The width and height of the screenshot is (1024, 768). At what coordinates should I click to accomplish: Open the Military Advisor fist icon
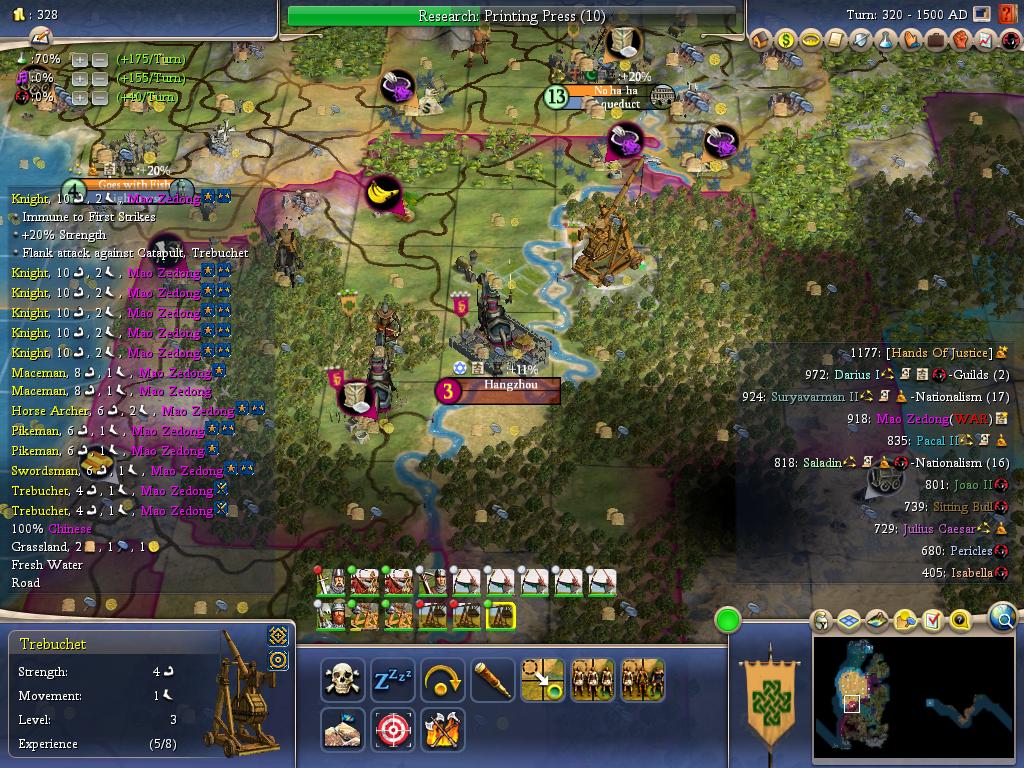960,40
